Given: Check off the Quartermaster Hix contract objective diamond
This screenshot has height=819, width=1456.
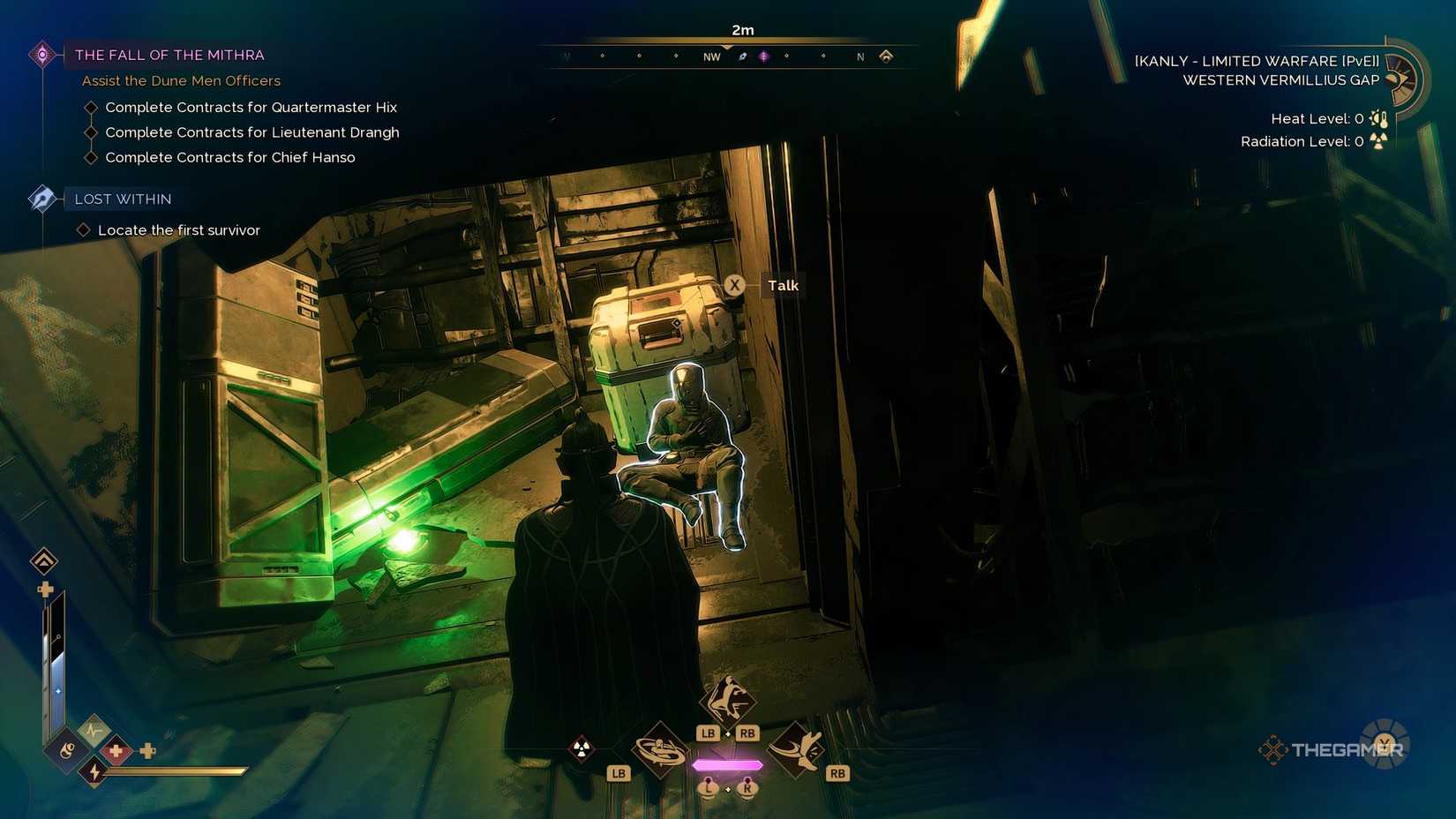Looking at the screenshot, I should point(92,107).
